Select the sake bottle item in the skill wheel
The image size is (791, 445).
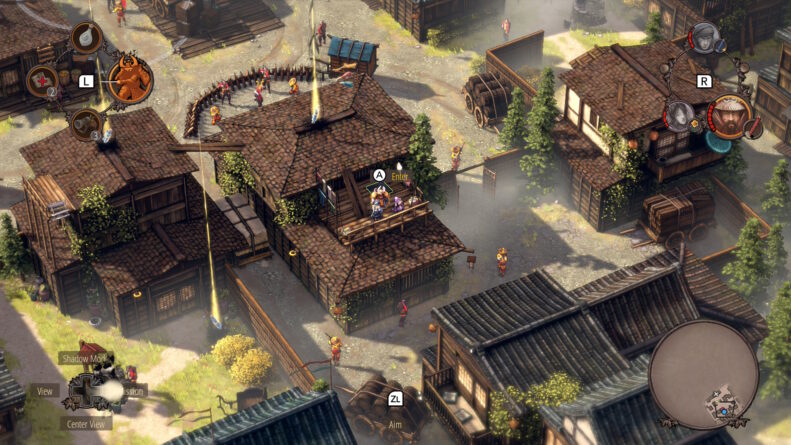86,38
